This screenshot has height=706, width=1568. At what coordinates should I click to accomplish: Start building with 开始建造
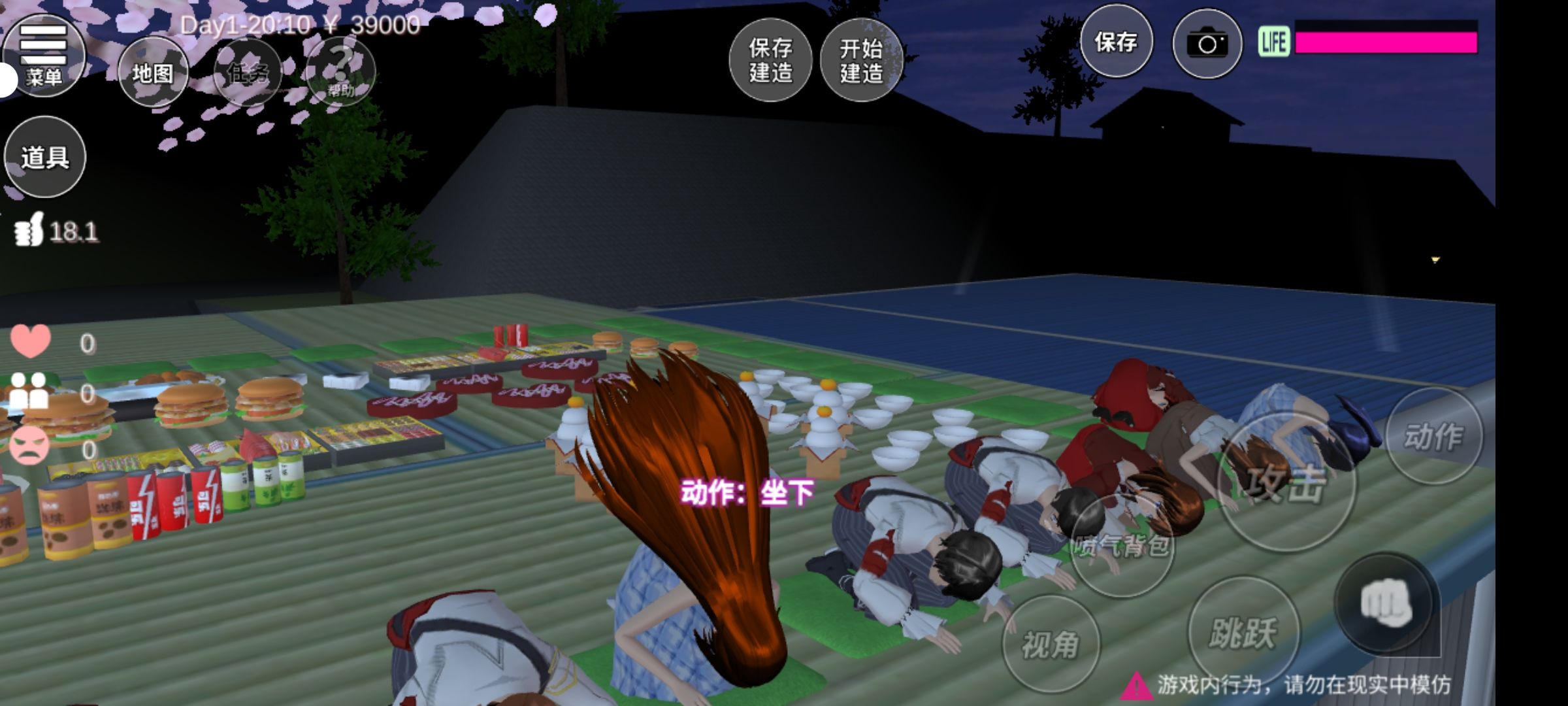click(861, 60)
